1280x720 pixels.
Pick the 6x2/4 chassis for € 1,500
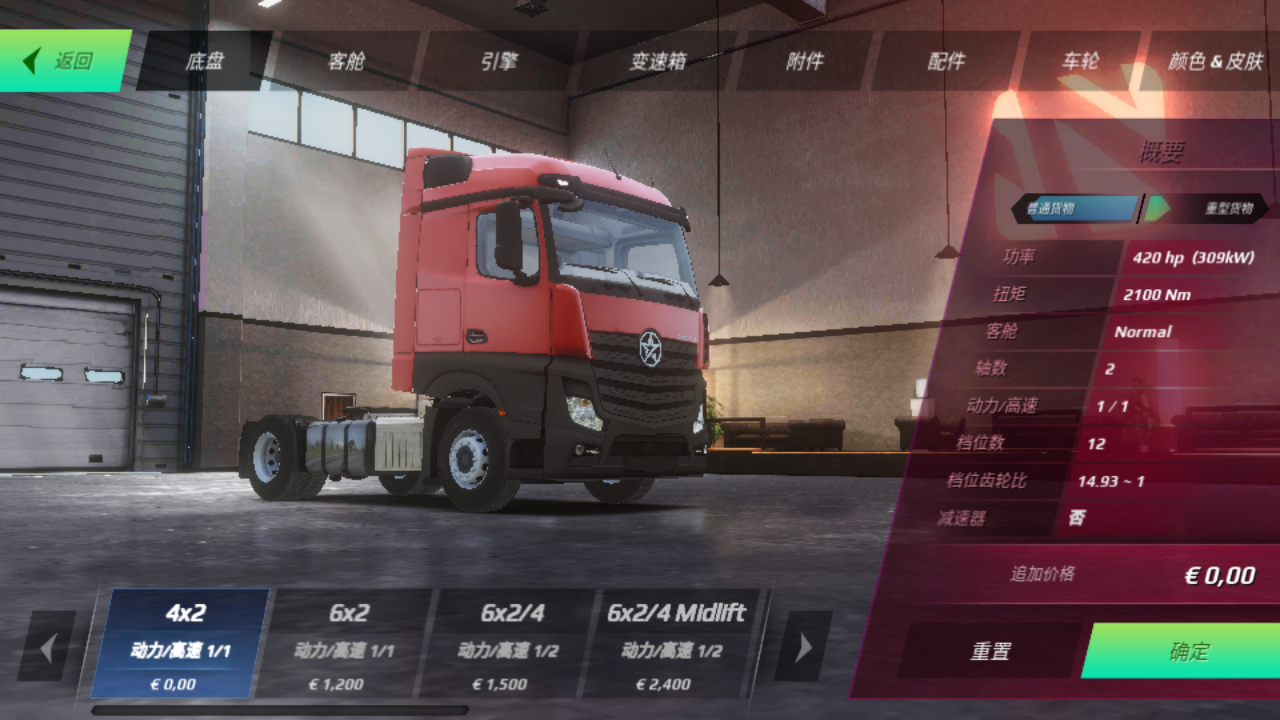[x=512, y=643]
